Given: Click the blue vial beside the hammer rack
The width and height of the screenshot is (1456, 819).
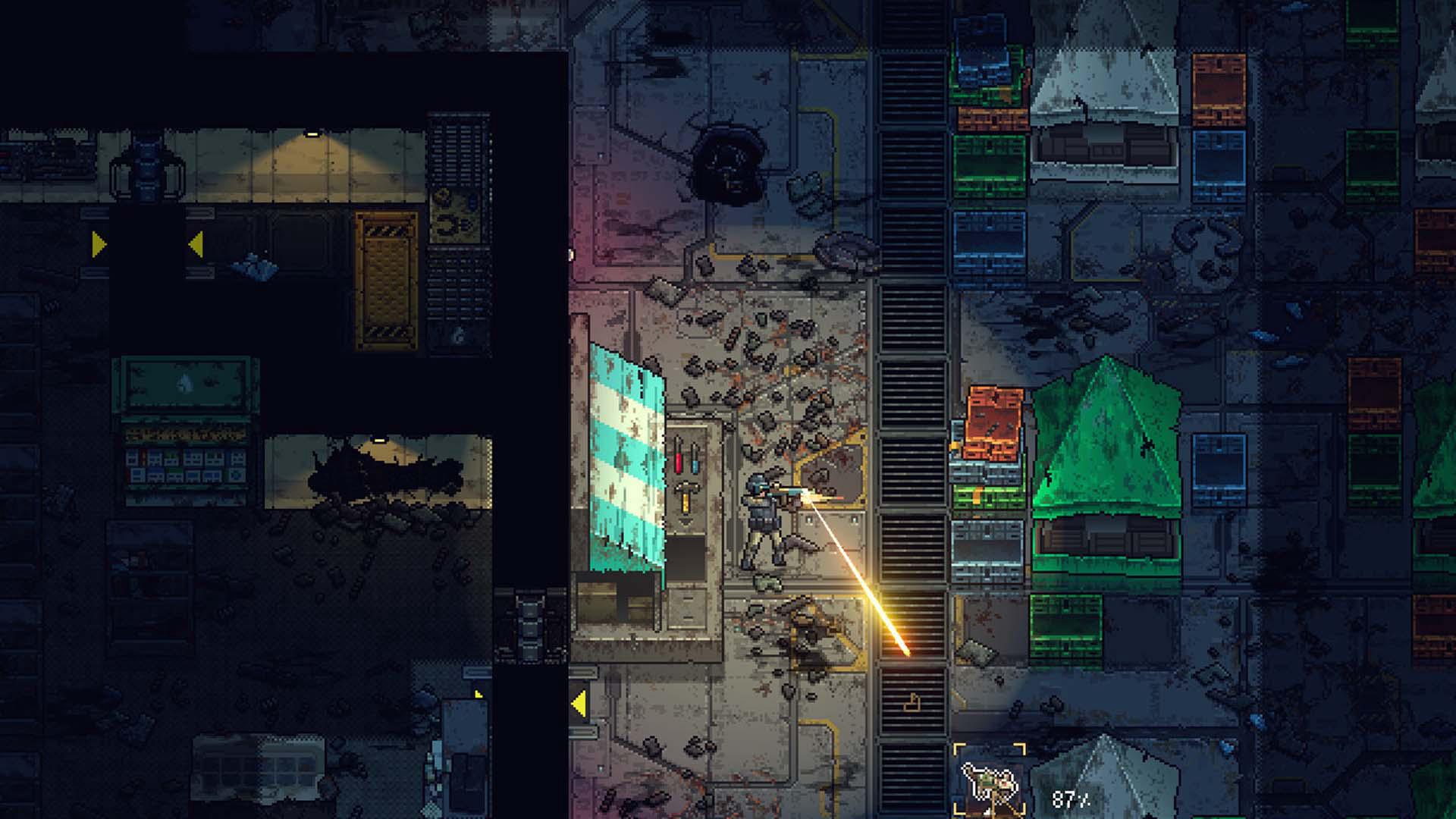Looking at the screenshot, I should click(695, 466).
